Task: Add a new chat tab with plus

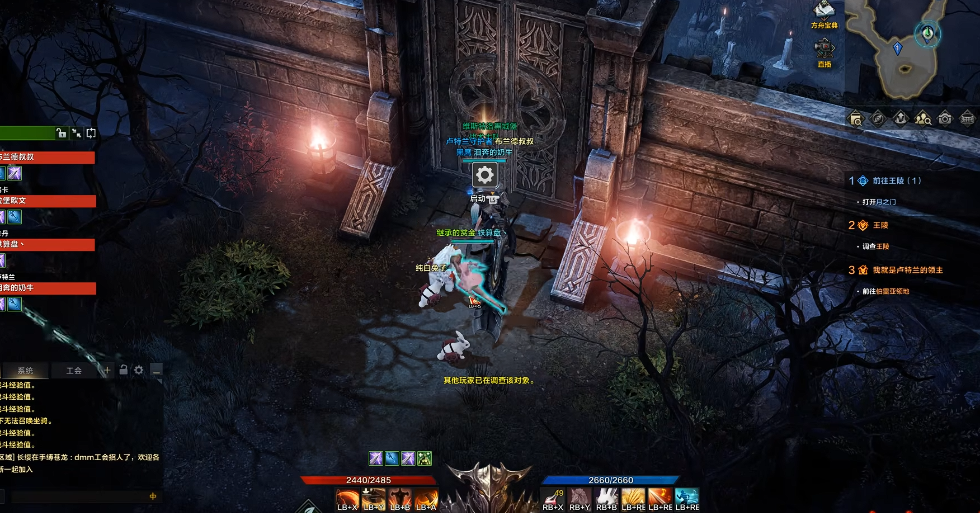Action: coord(107,370)
